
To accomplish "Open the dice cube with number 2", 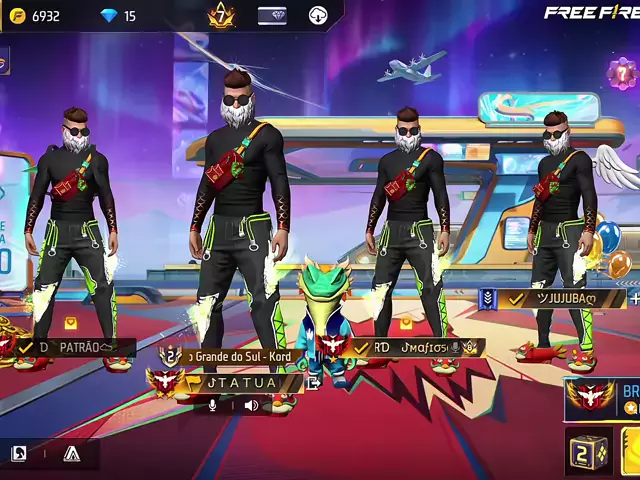I will [588, 451].
